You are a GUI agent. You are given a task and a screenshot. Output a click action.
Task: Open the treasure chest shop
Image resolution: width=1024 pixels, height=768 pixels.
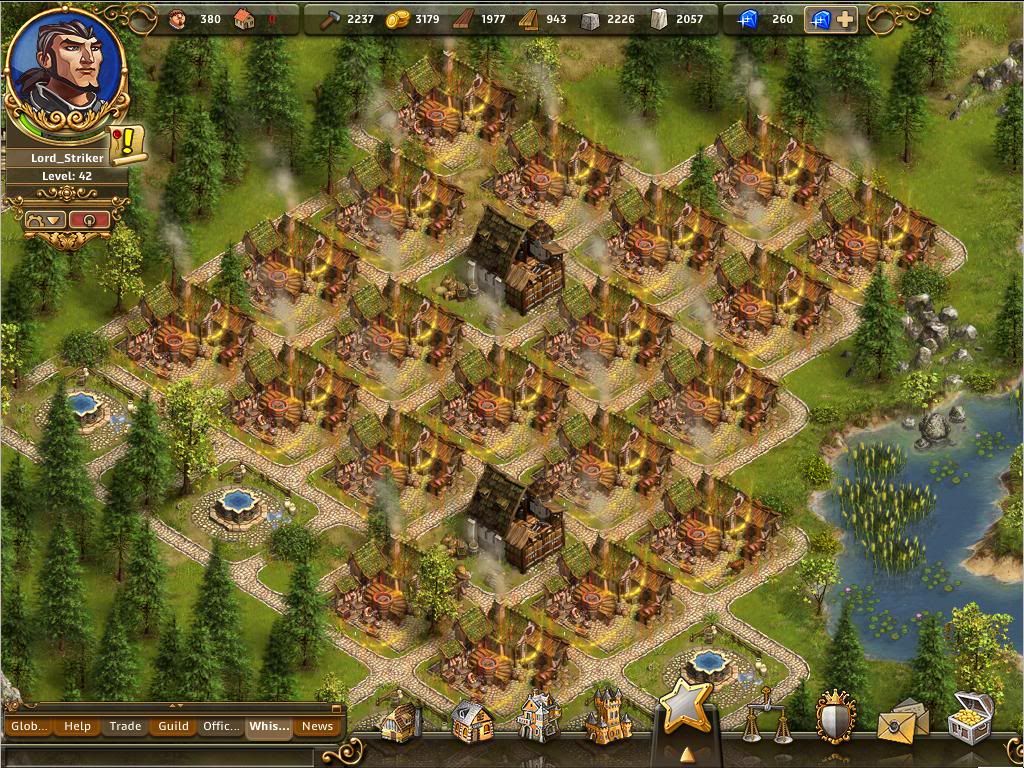(969, 716)
